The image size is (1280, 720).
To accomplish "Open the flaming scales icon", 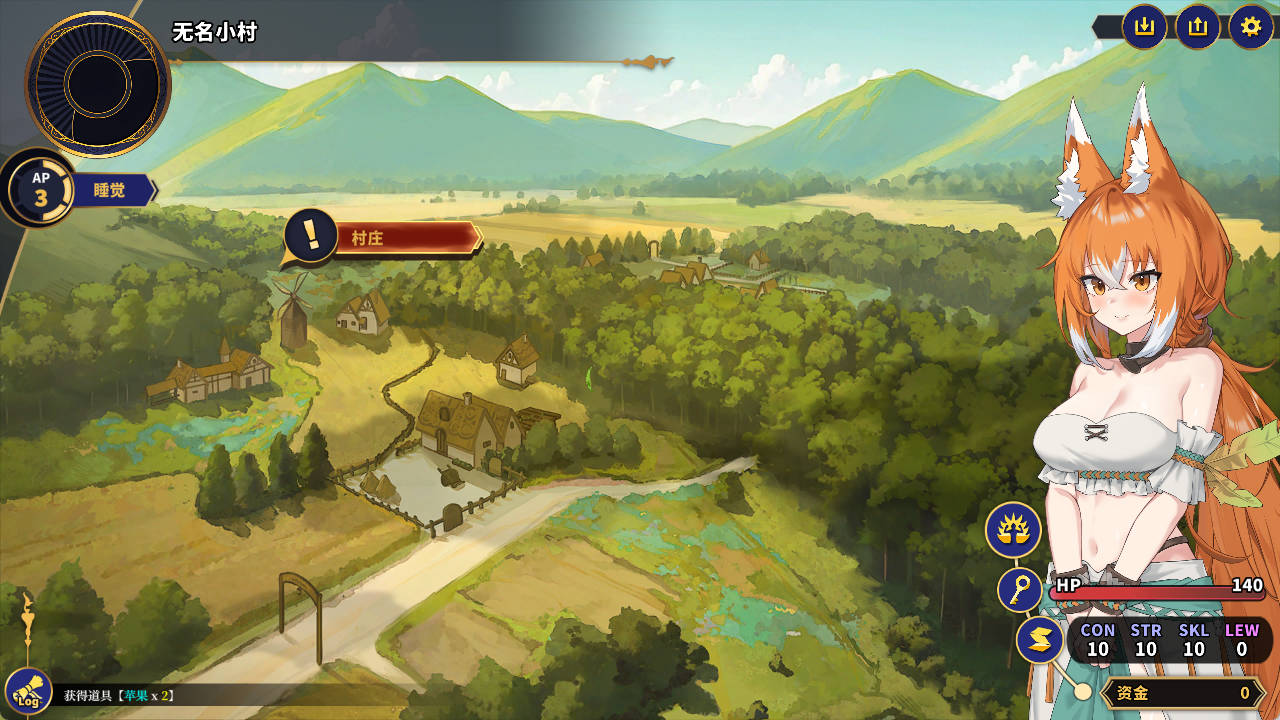I will [x=1013, y=530].
